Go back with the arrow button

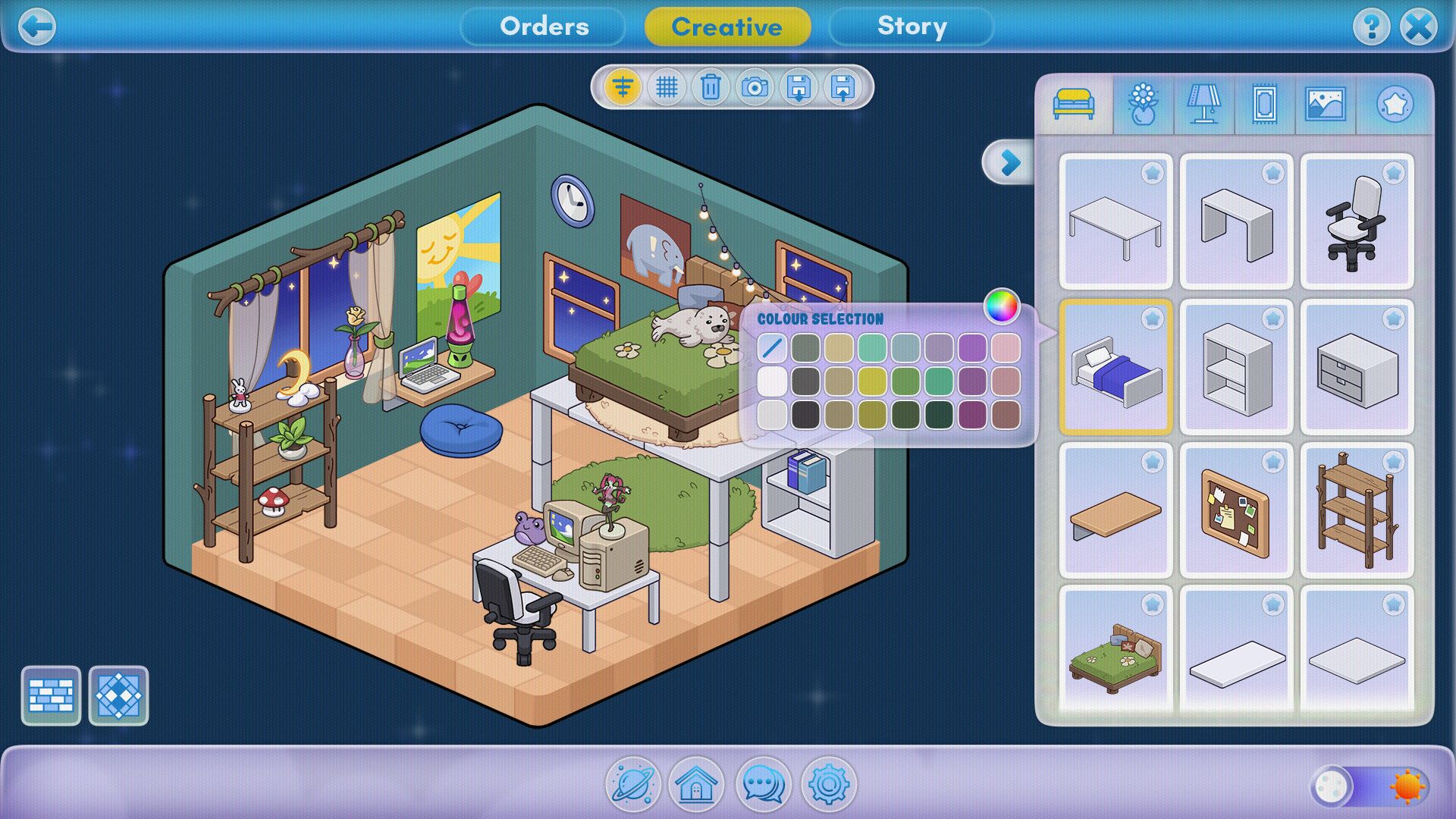[36, 27]
